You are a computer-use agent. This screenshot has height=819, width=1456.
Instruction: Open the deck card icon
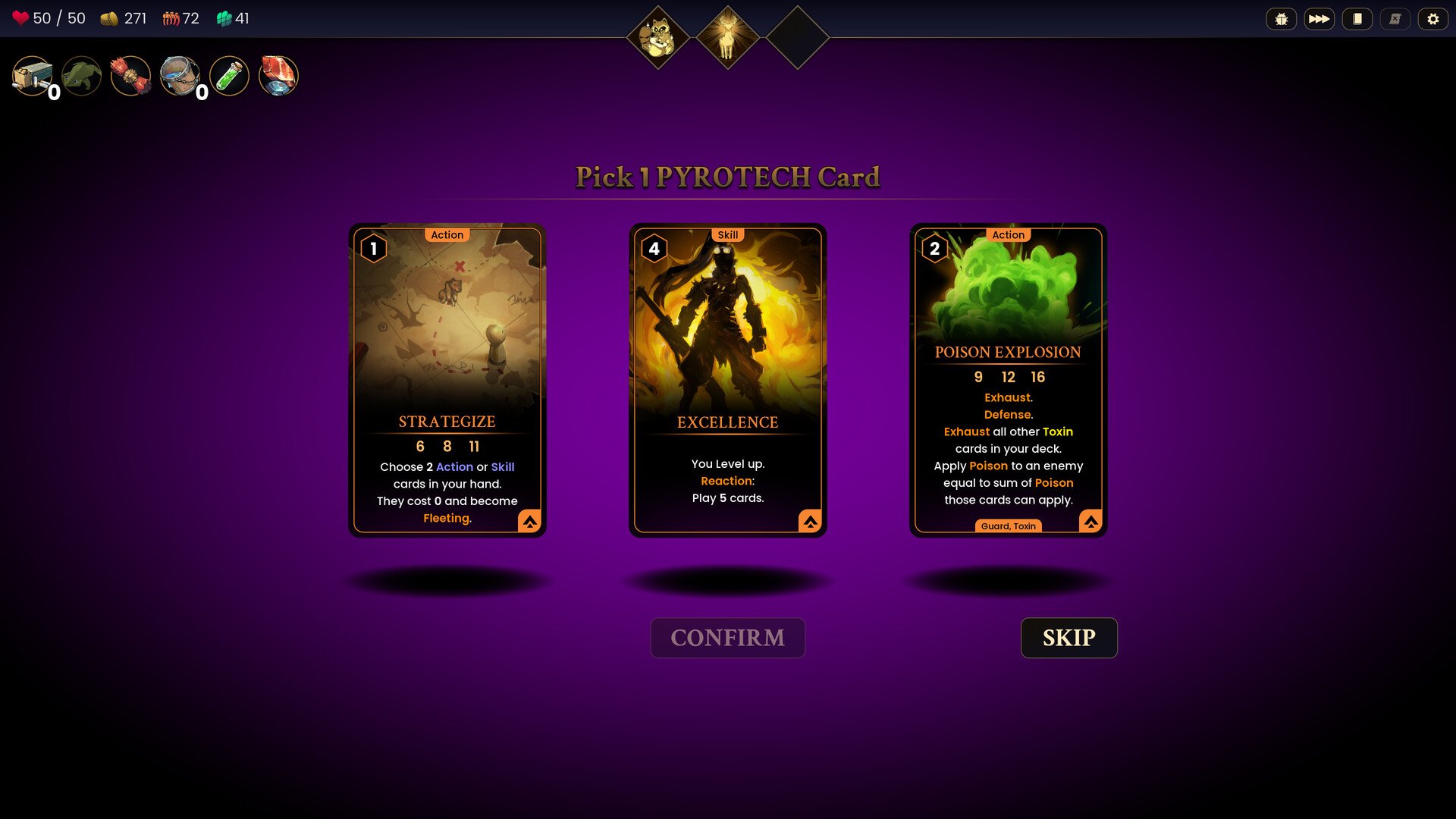tap(1357, 19)
